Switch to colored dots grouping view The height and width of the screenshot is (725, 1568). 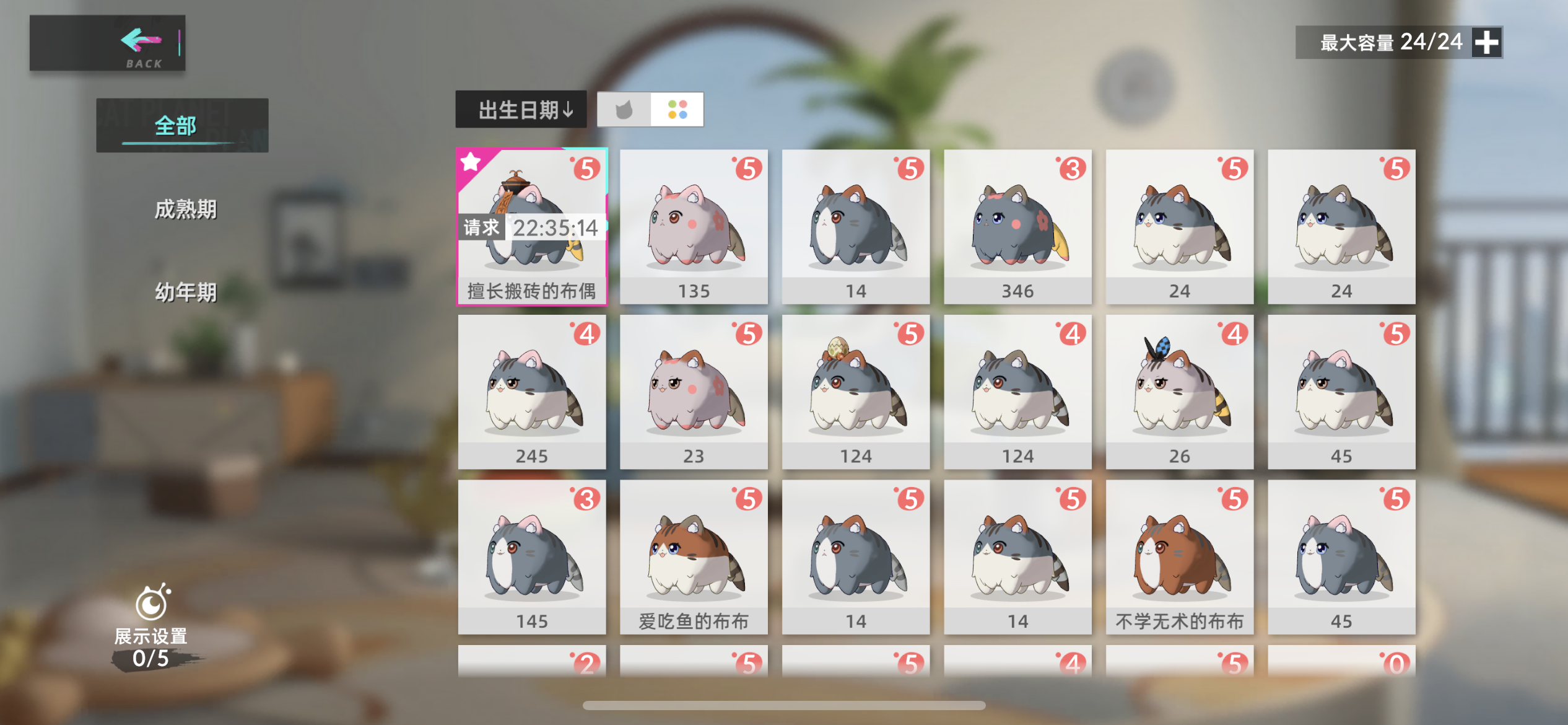[x=677, y=109]
